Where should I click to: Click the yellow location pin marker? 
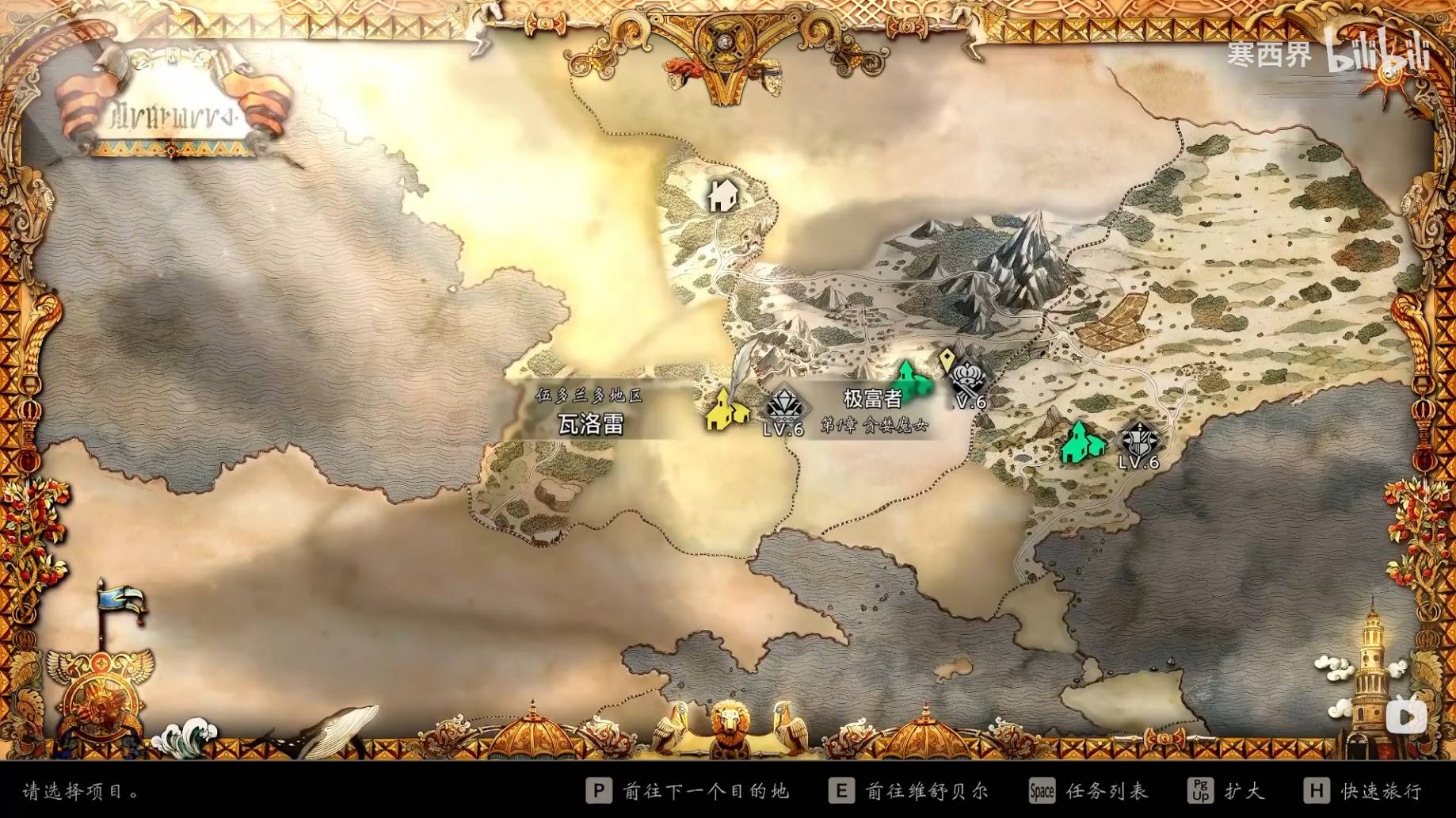click(946, 361)
